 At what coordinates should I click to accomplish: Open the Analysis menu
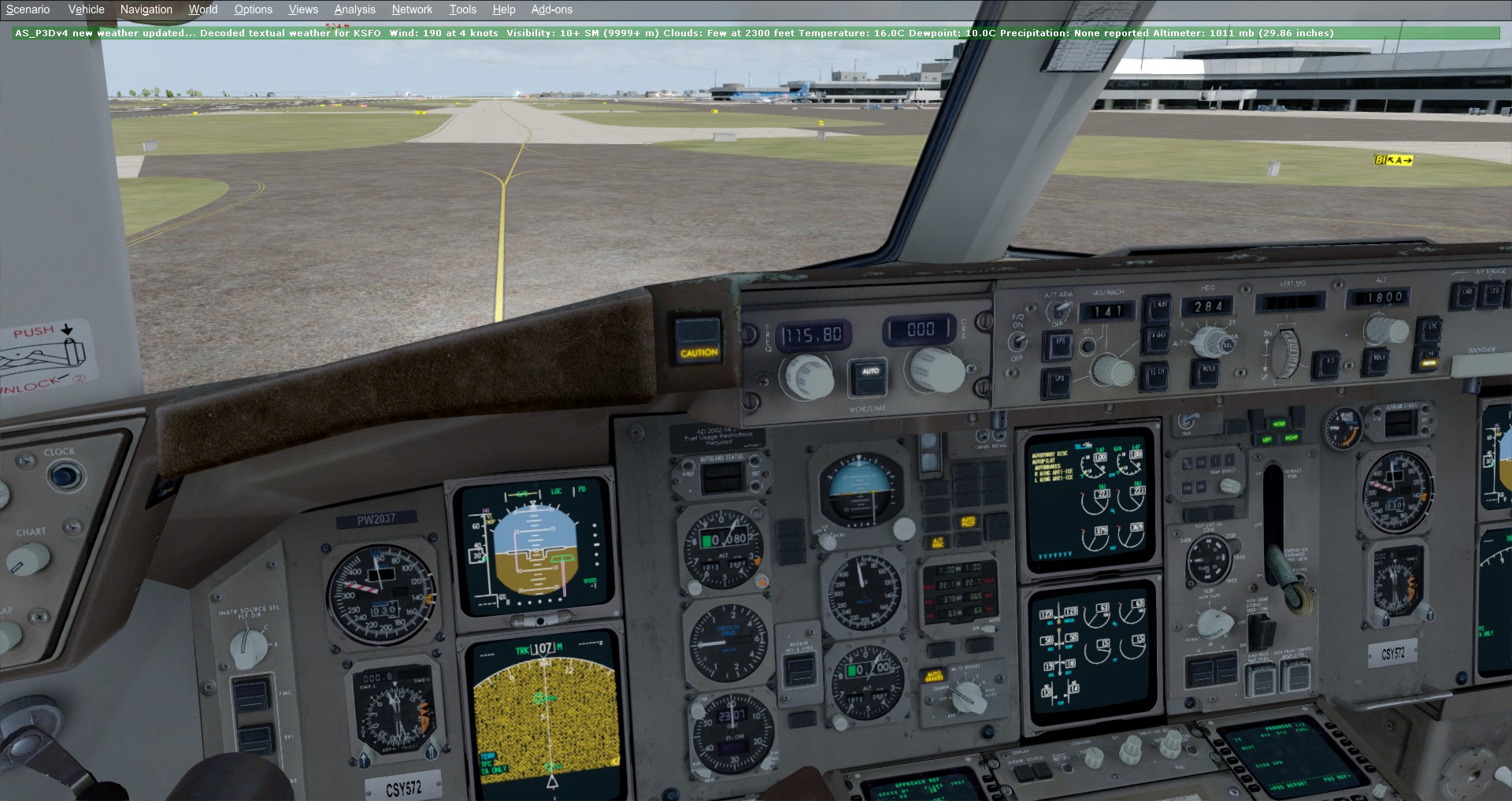point(354,9)
